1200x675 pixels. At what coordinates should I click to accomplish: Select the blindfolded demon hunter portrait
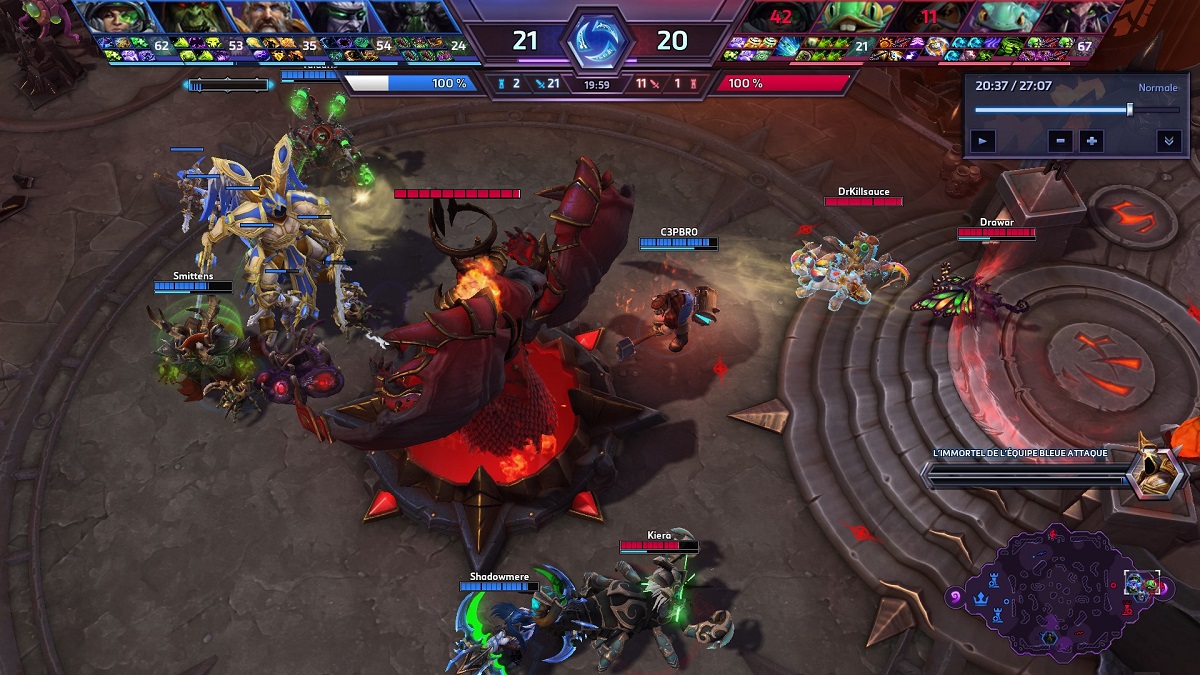338,17
